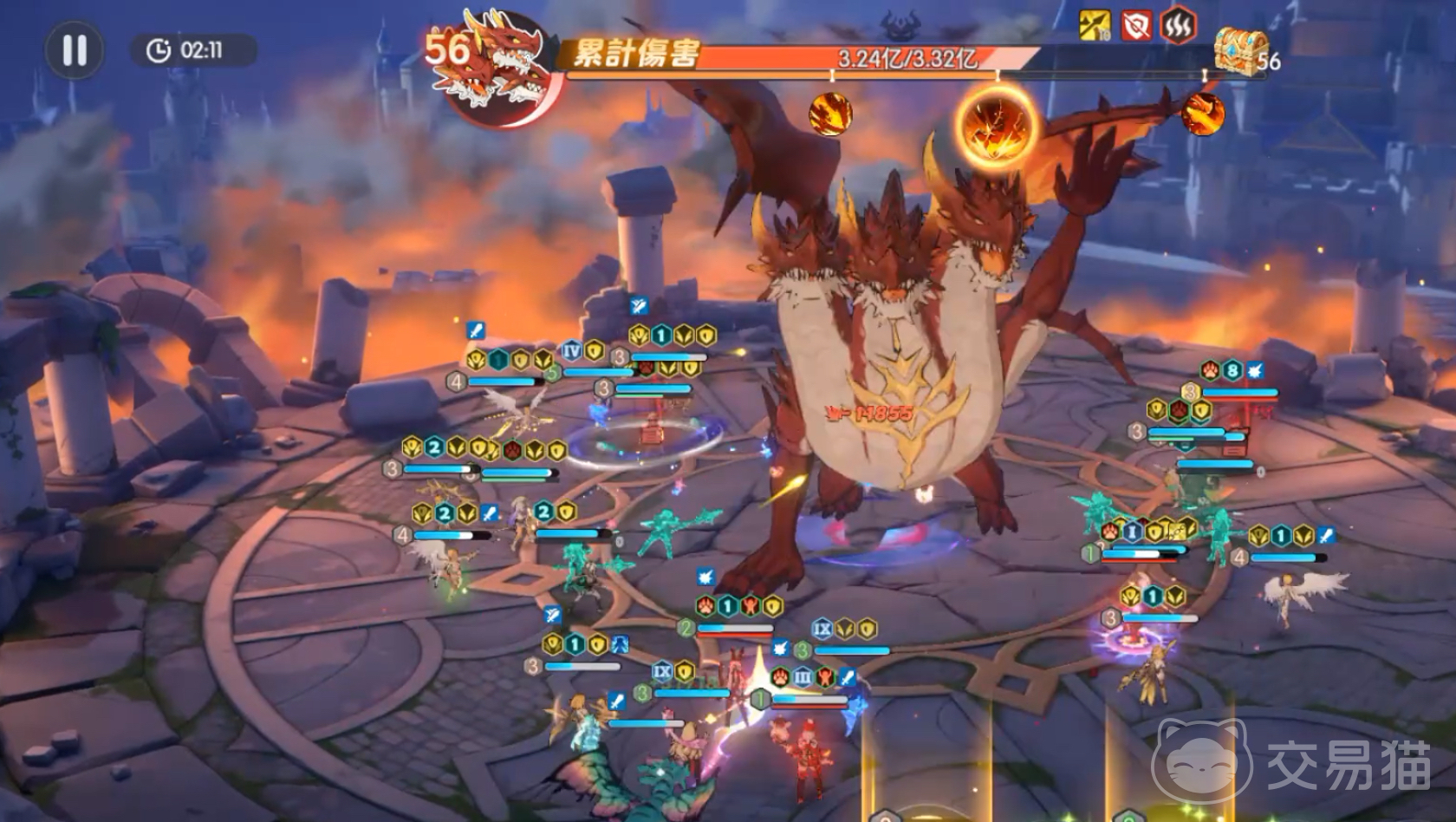Pause the battle
The width and height of the screenshot is (1456, 822).
75,50
